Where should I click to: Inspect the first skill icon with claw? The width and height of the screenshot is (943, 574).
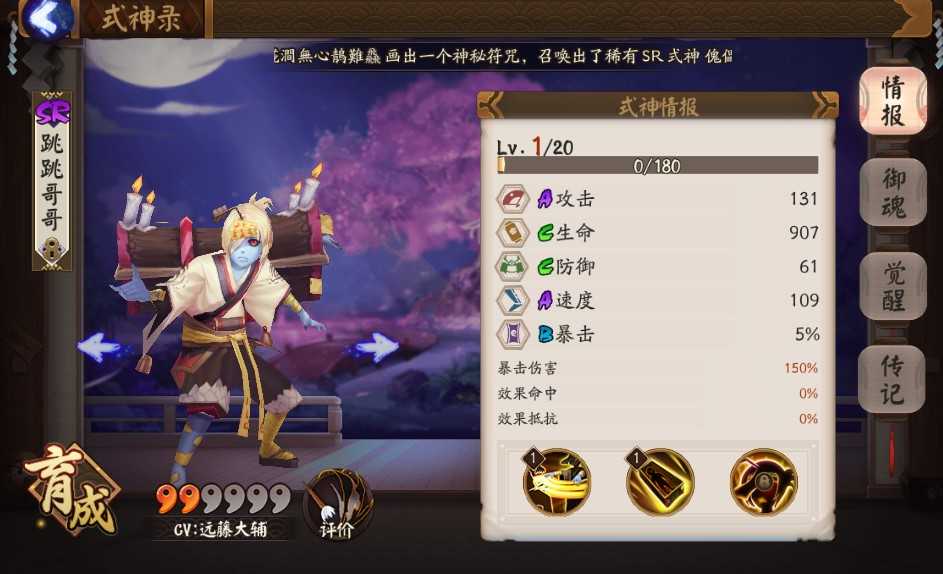pyautogui.click(x=557, y=482)
